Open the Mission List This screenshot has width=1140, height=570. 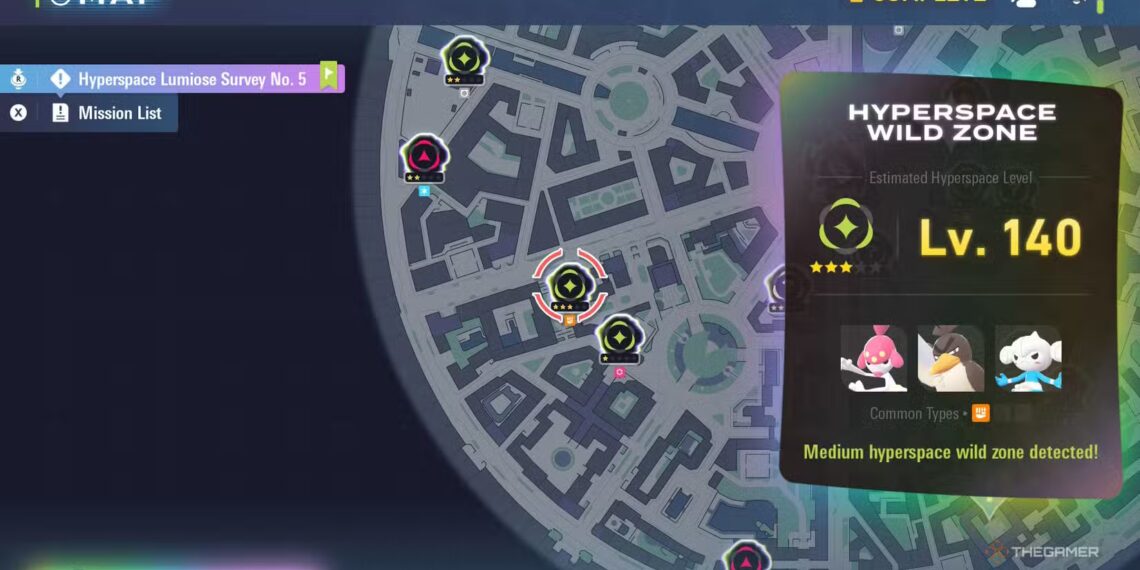(x=119, y=113)
